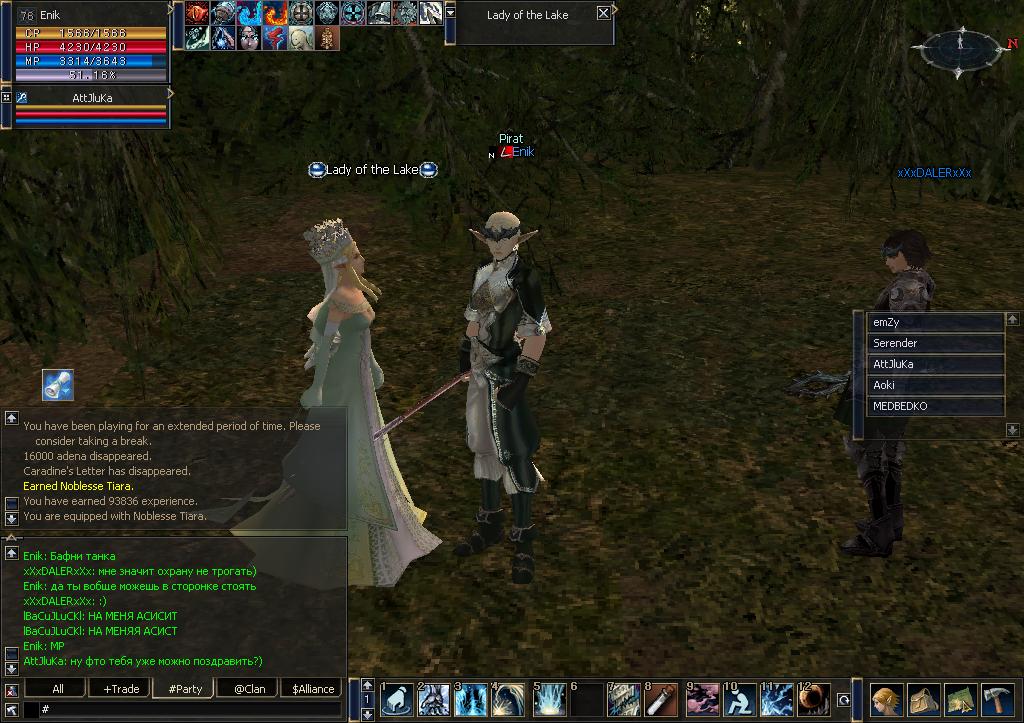The image size is (1024, 723).
Task: Open the quest scroll notification icon
Action: coord(57,385)
